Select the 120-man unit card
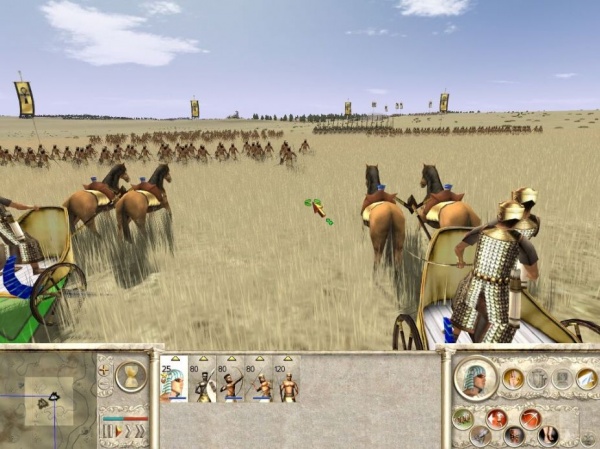 [288, 380]
